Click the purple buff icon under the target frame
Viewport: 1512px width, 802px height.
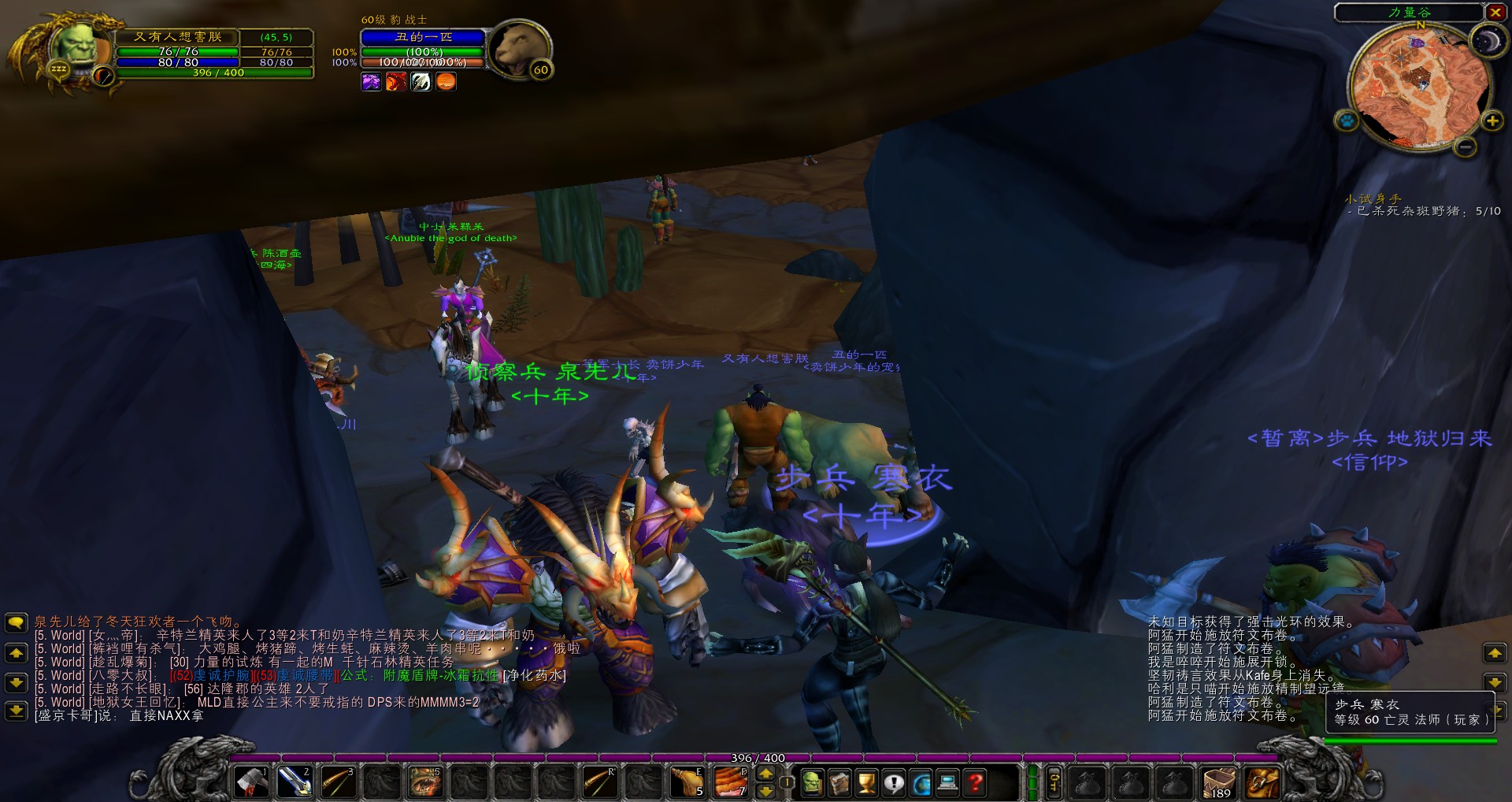click(370, 81)
